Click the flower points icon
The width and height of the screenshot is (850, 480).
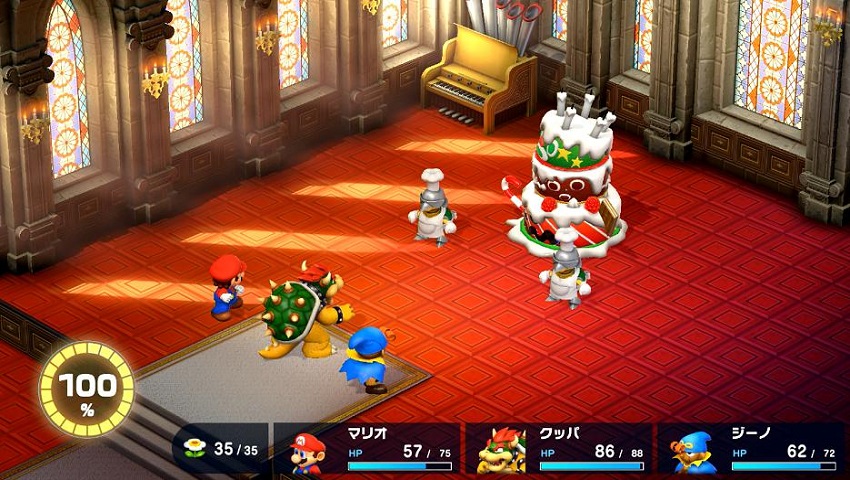point(195,448)
